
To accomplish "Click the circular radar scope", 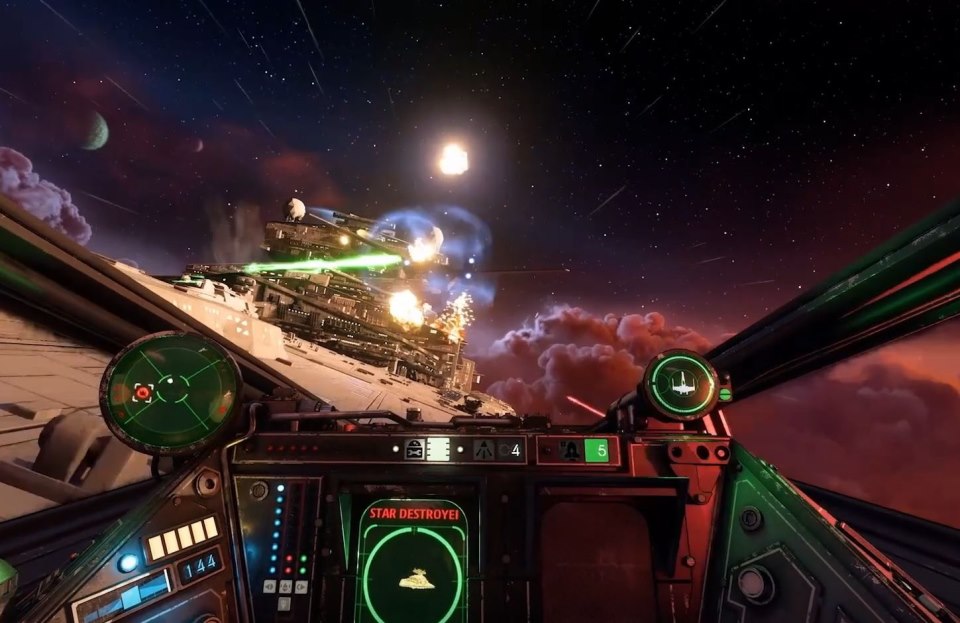I will 171,391.
